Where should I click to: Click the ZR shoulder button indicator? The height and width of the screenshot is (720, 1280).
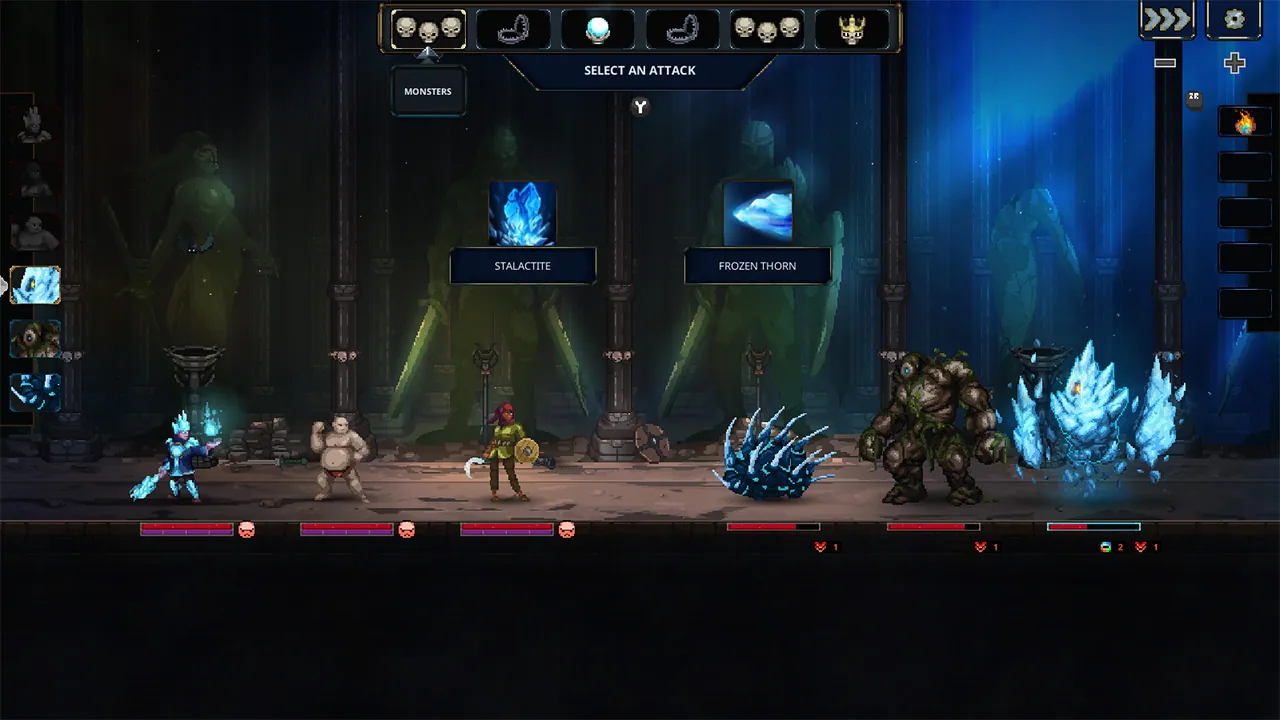point(1191,95)
